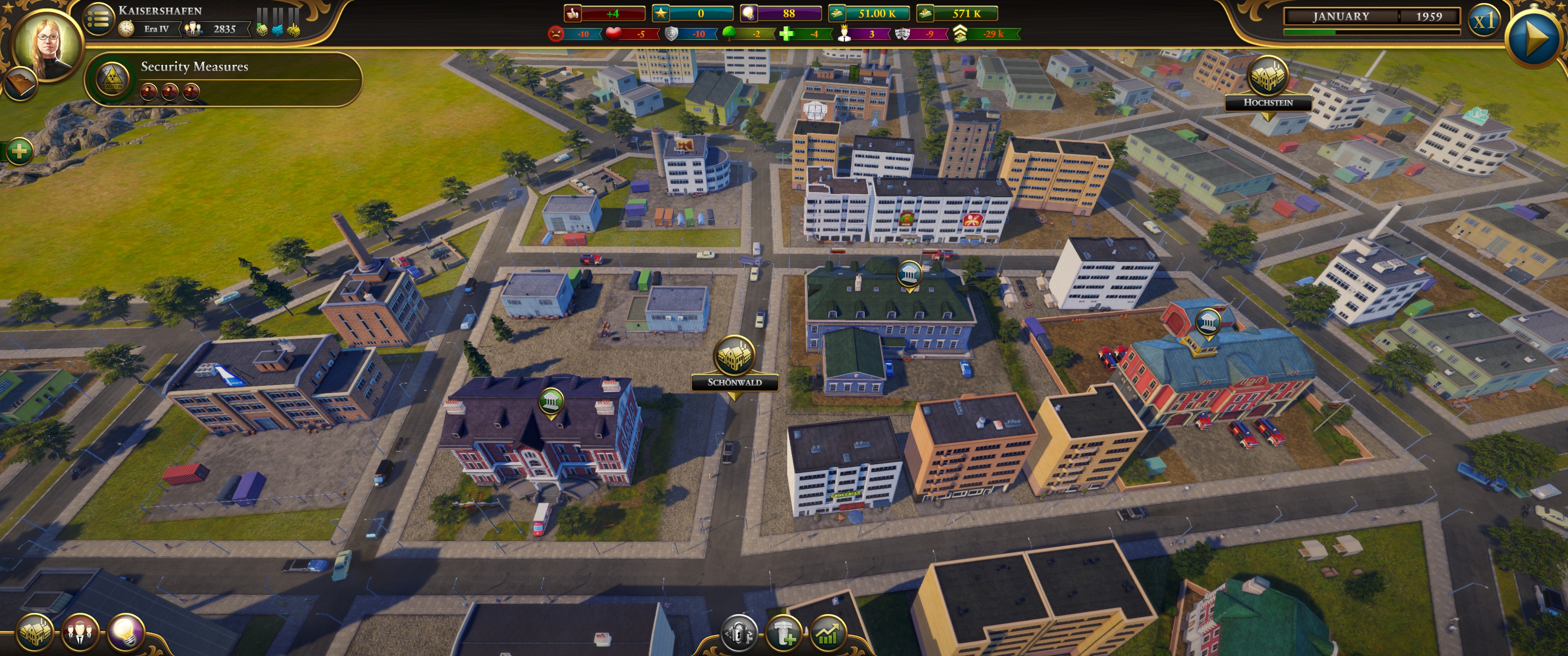Click green marker above purple-roofed building
Image resolution: width=1568 pixels, height=656 pixels.
551,401
